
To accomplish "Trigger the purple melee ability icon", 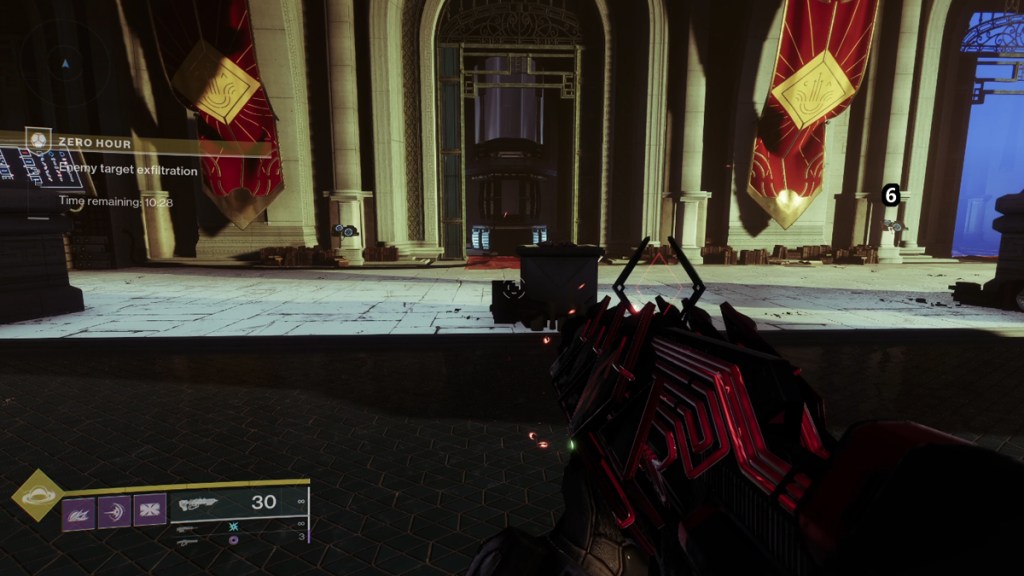I will pos(114,513).
